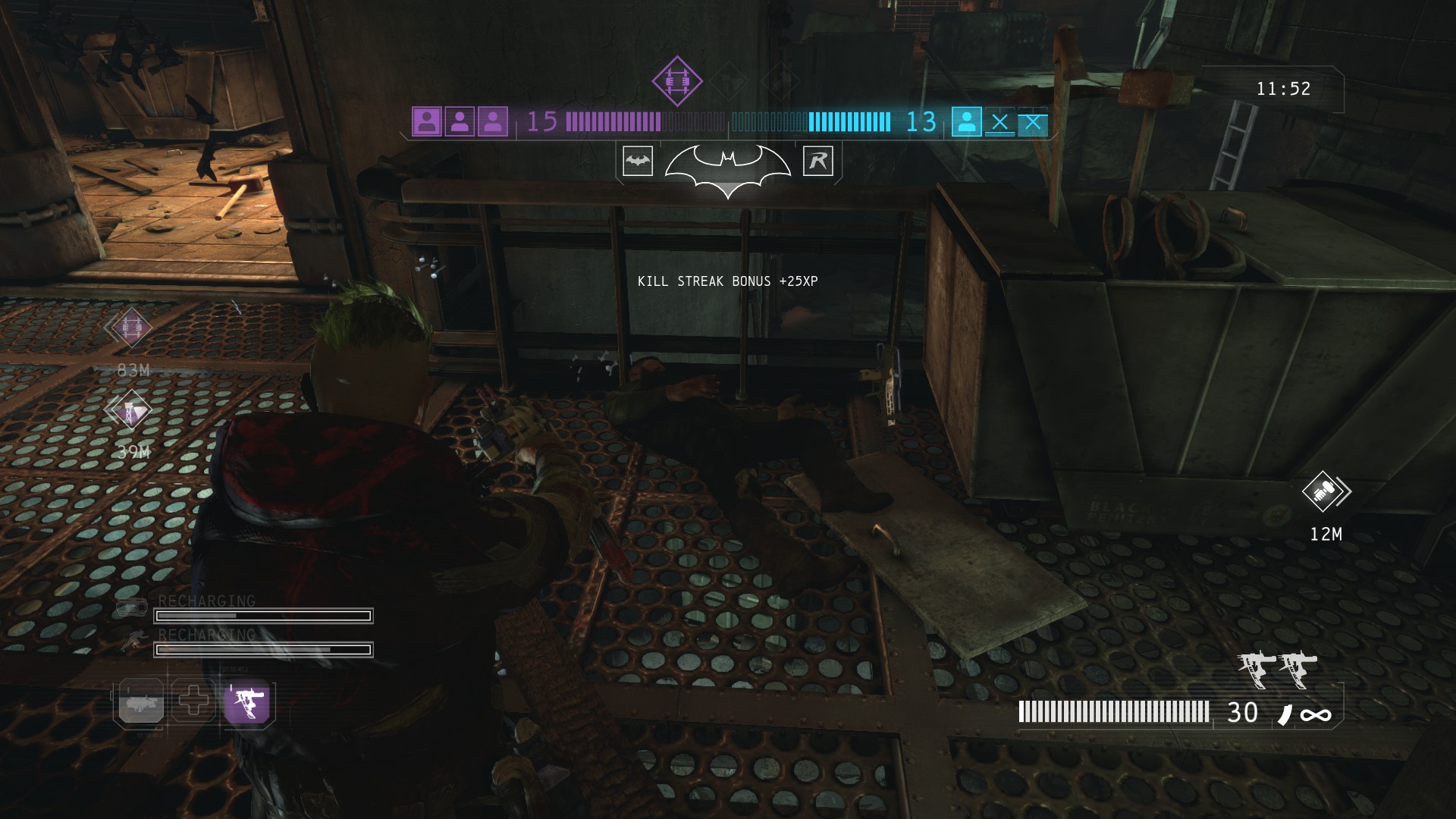
Task: Choose the grey heavy weapon slot
Action: tap(141, 701)
